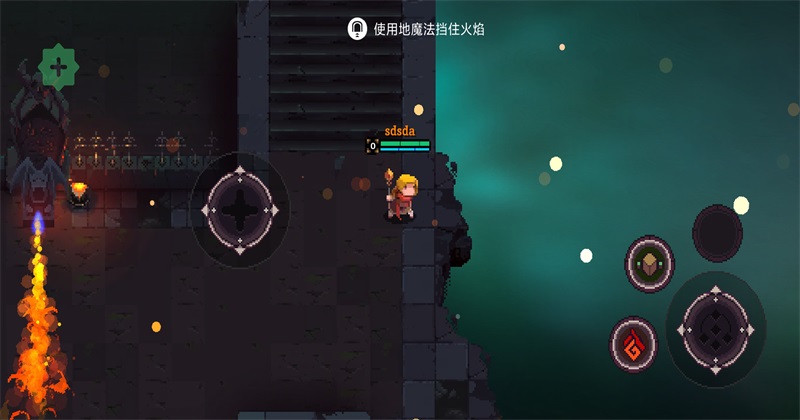Tap the green plus badge
The image size is (800, 420).
[58, 68]
